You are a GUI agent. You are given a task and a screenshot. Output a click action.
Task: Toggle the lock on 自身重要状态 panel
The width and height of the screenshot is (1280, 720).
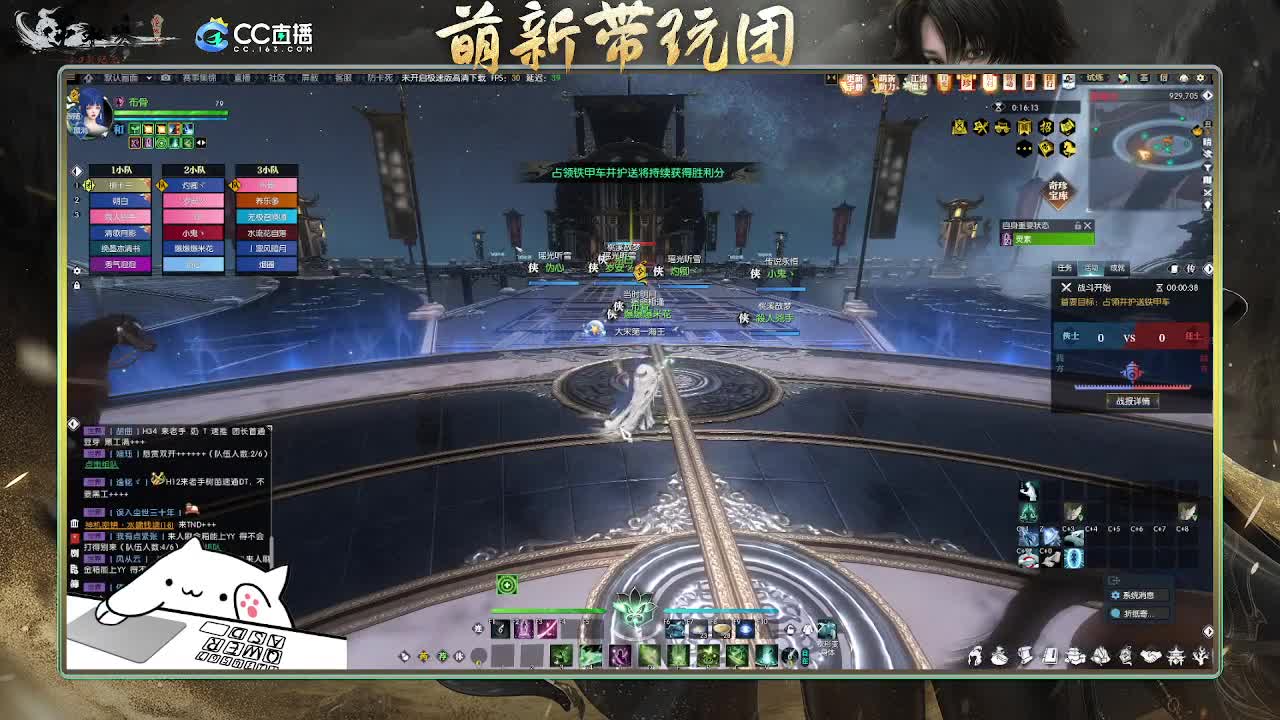coord(1077,226)
